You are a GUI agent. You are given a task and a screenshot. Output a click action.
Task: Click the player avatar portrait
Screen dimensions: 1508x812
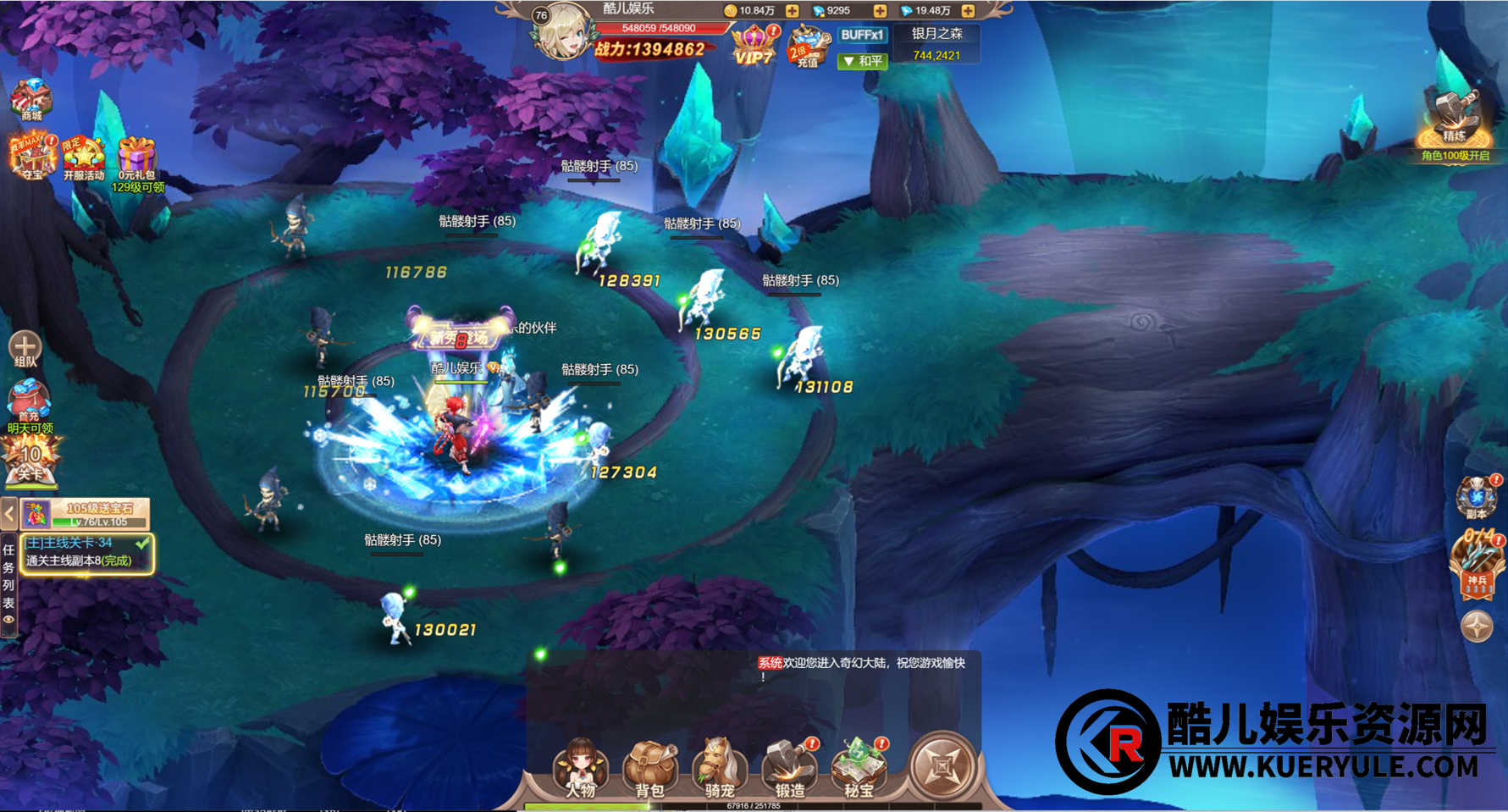coord(563,34)
